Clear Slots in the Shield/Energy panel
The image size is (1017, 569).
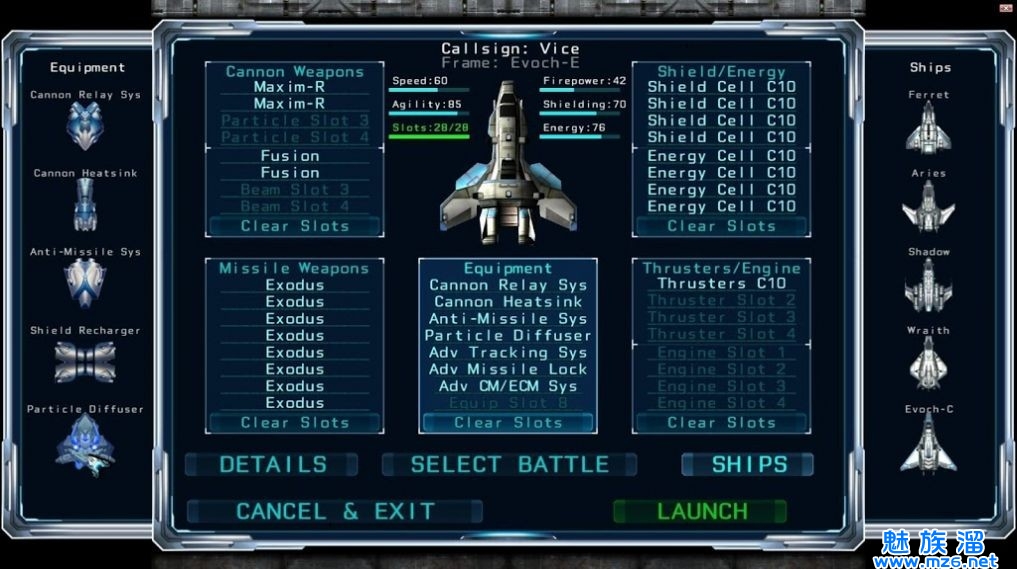click(721, 226)
